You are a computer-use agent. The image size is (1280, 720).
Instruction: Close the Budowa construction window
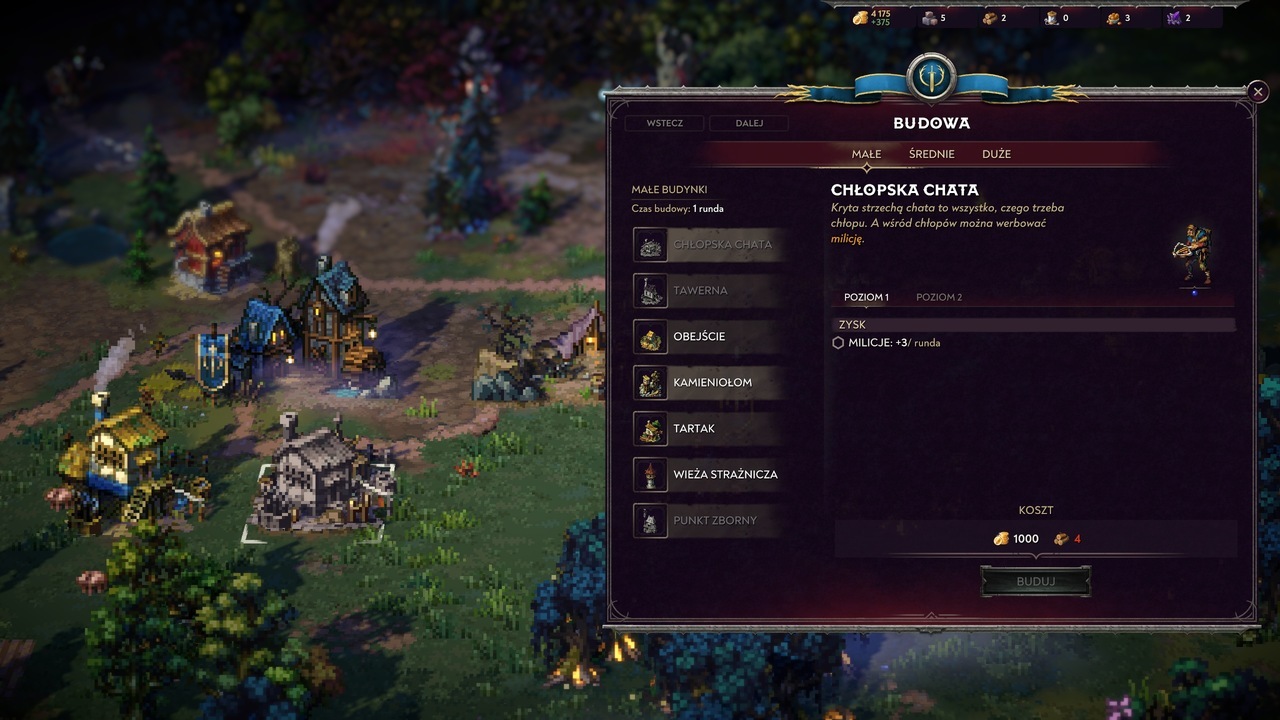[1257, 92]
